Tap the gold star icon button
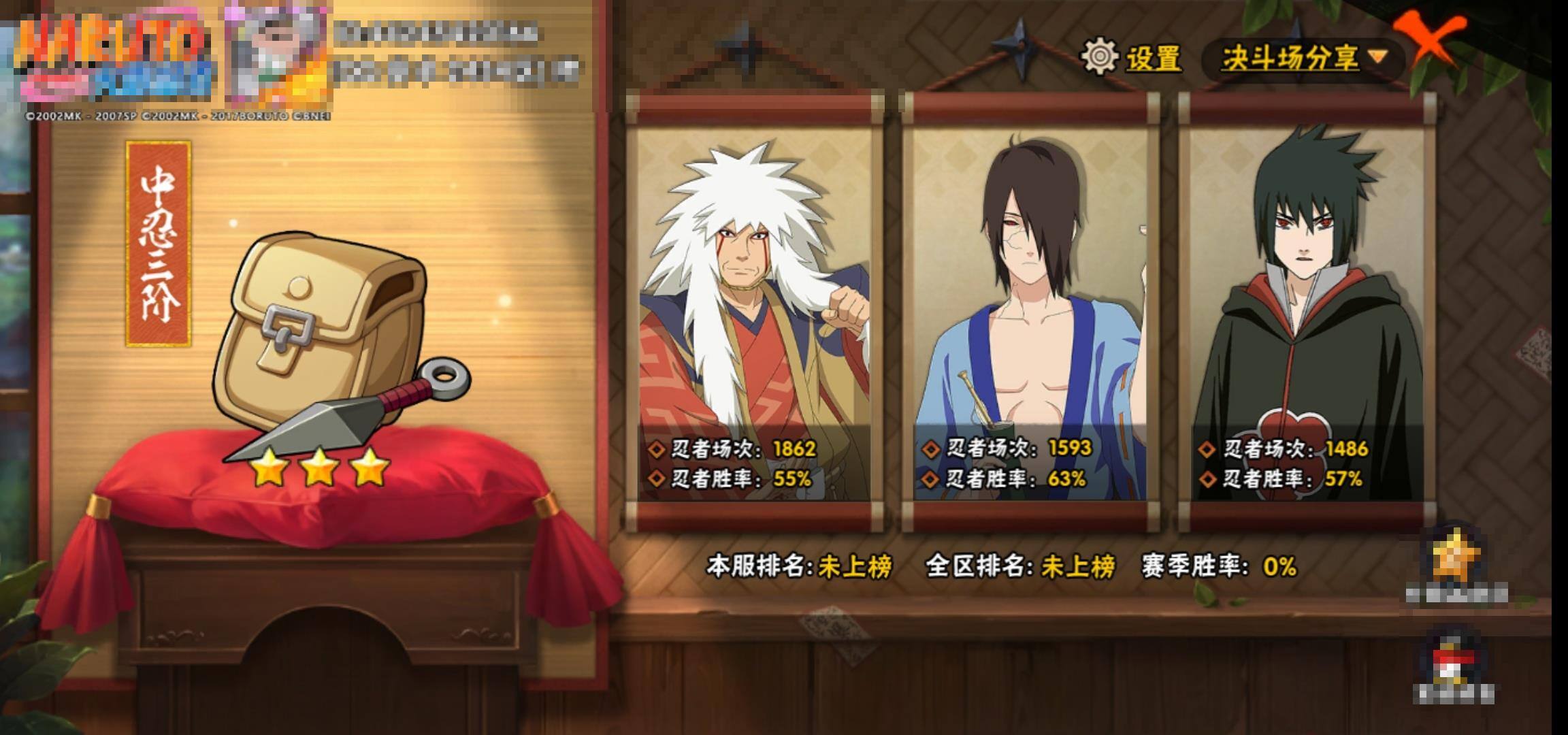 [1455, 559]
